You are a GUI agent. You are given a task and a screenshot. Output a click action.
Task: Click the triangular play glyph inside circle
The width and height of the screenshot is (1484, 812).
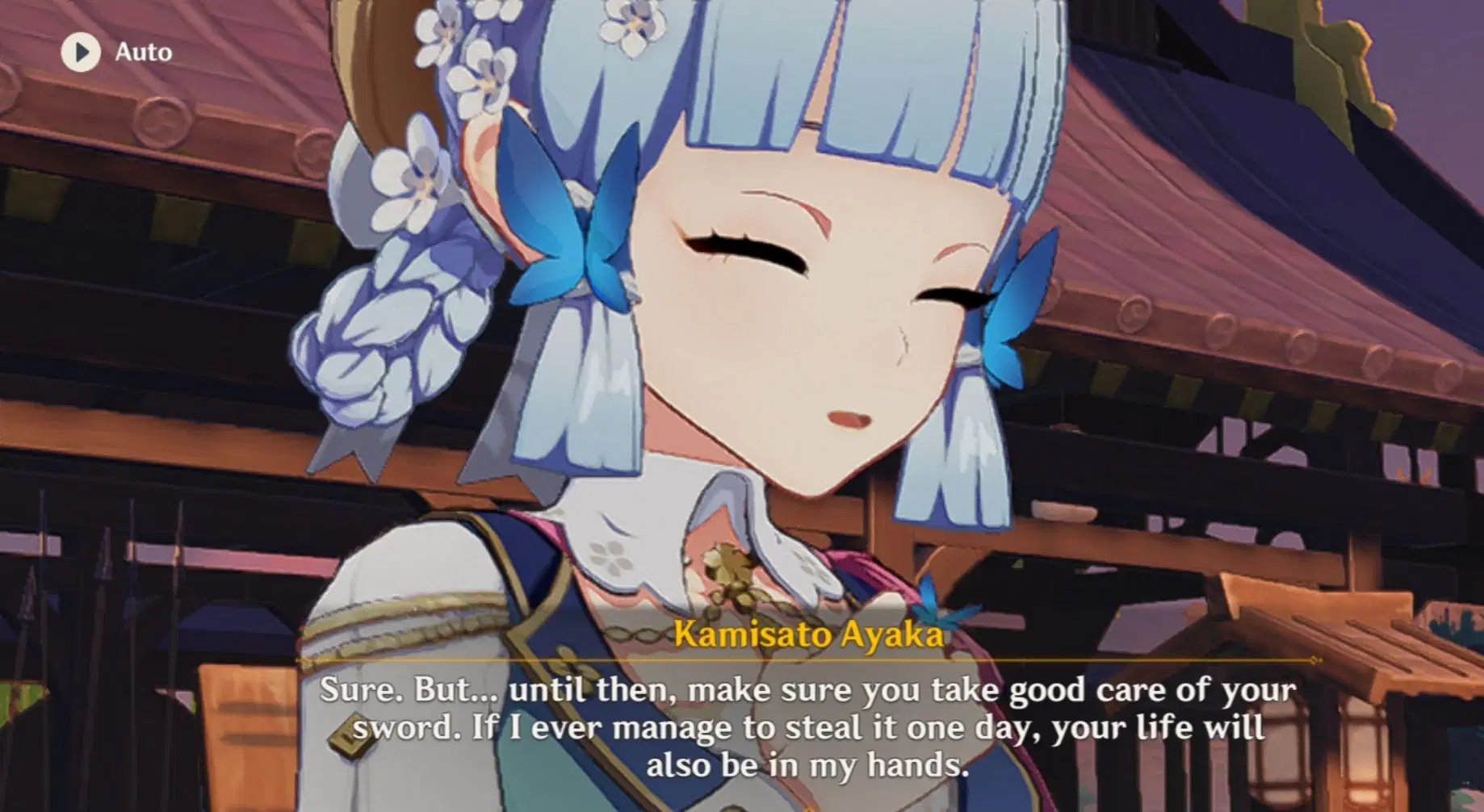[x=81, y=52]
